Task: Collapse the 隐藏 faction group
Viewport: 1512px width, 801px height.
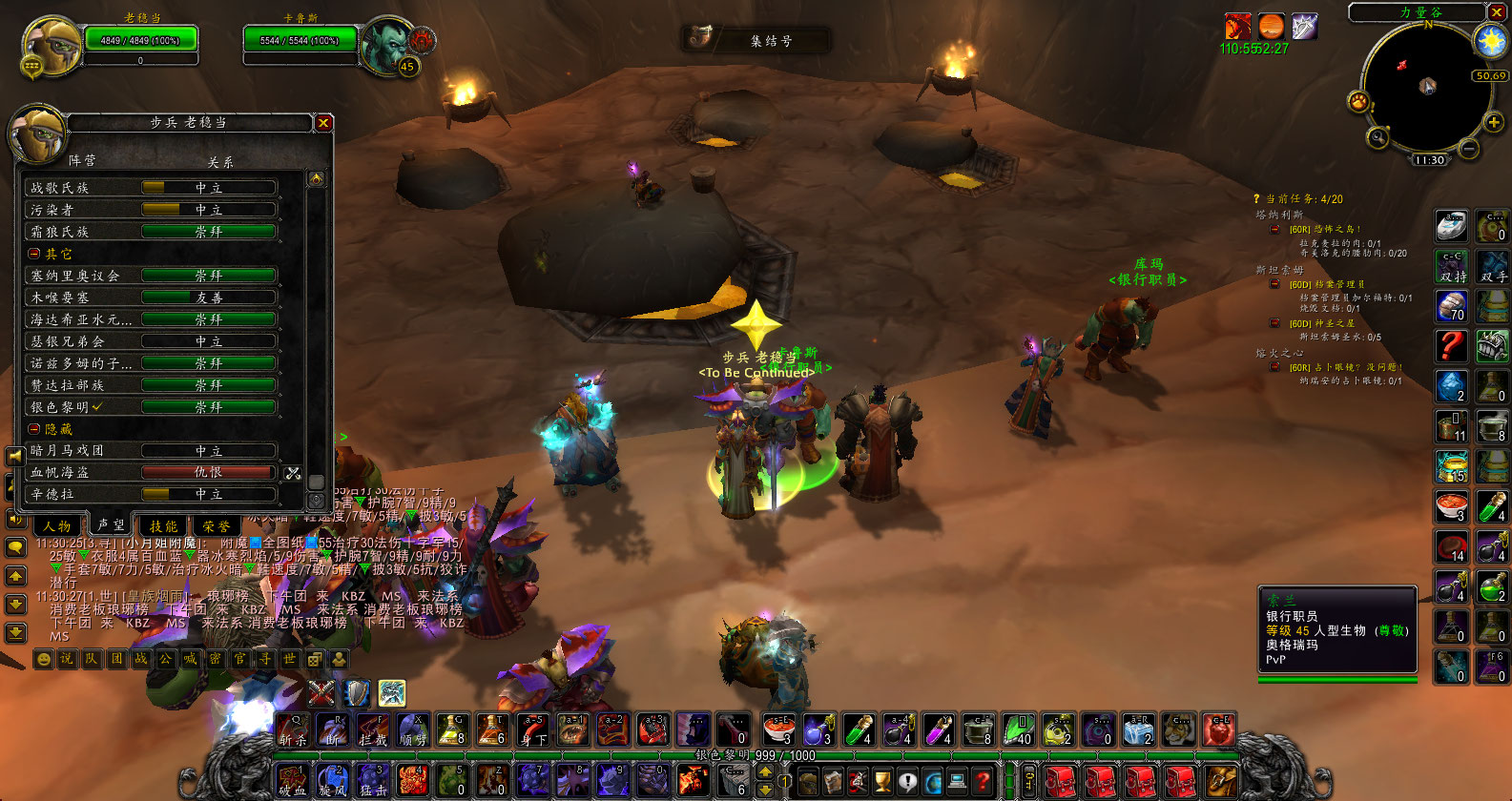Action: (34, 429)
